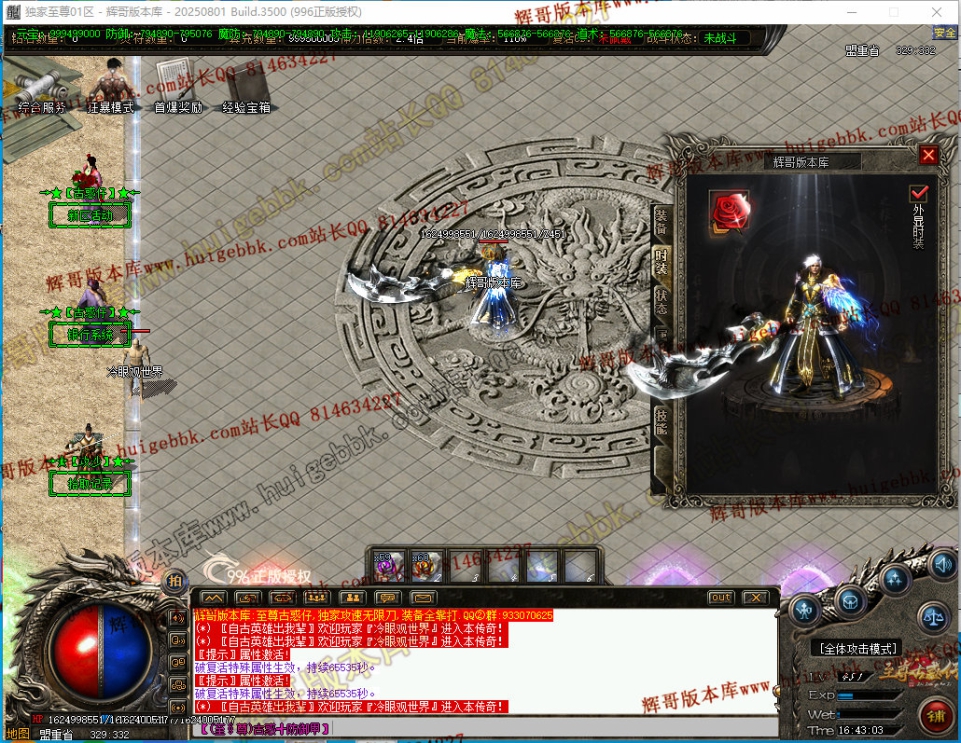Toggle sound with the speaker orb

pyautogui.click(x=941, y=566)
